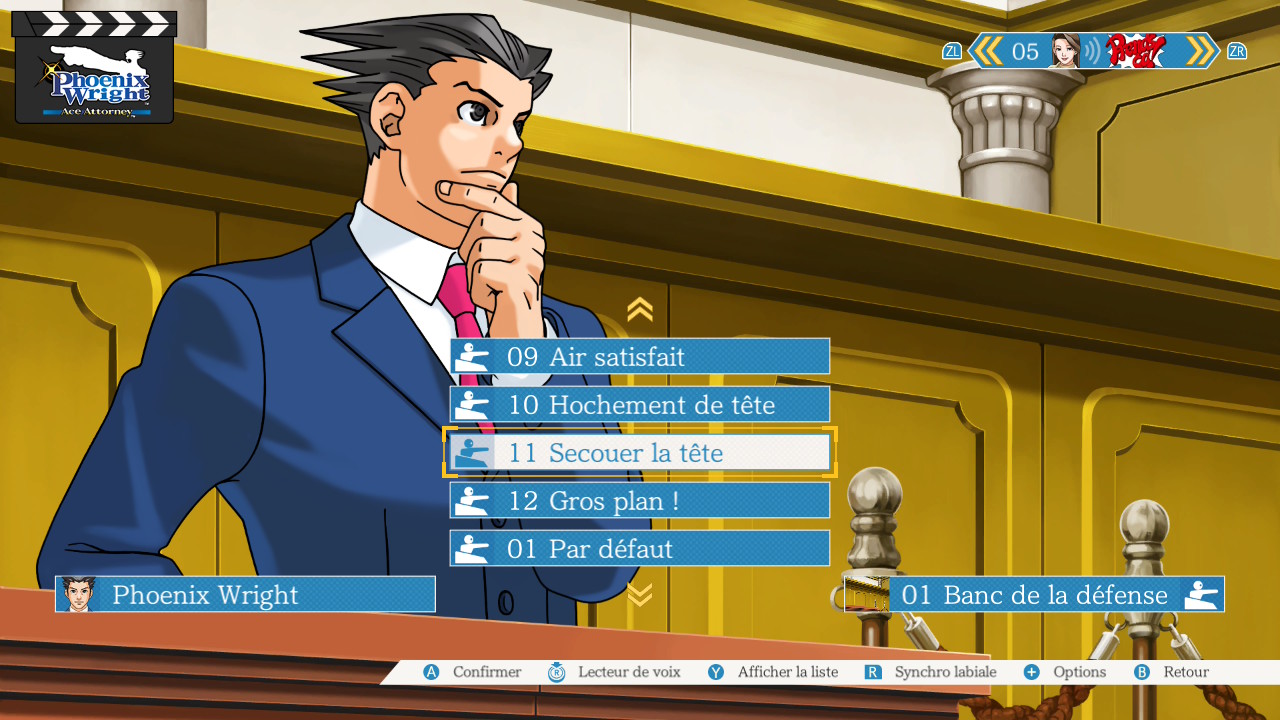Click the Phoenix Wright Ace Attorney clapperboard logo

point(94,68)
